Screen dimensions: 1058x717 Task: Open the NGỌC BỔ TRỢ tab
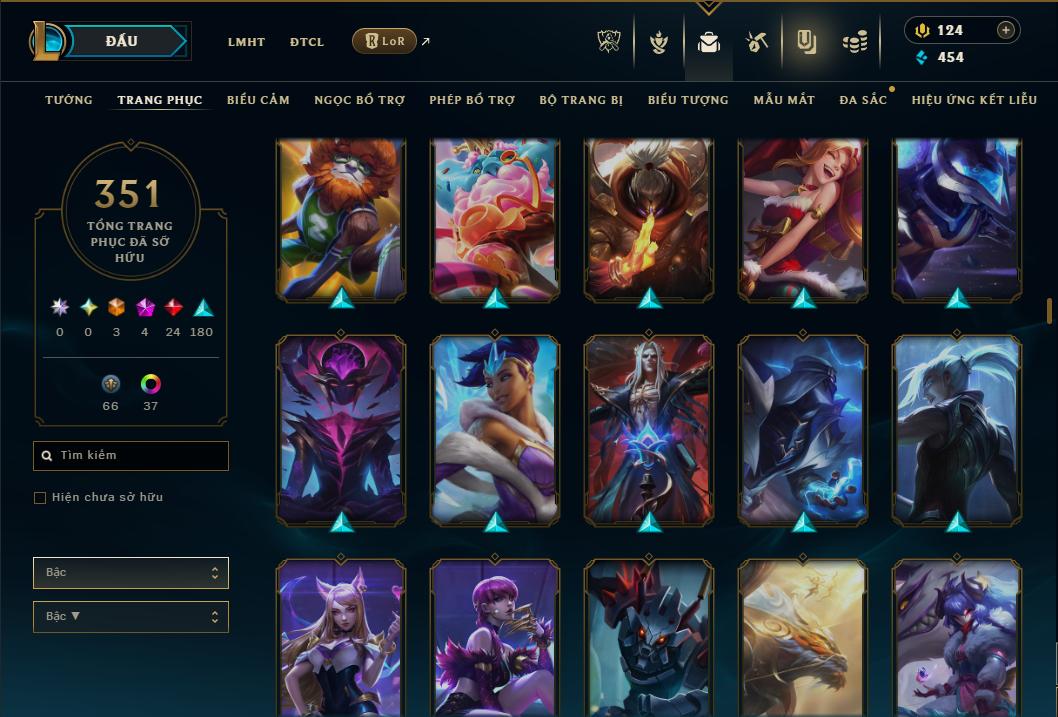click(359, 100)
